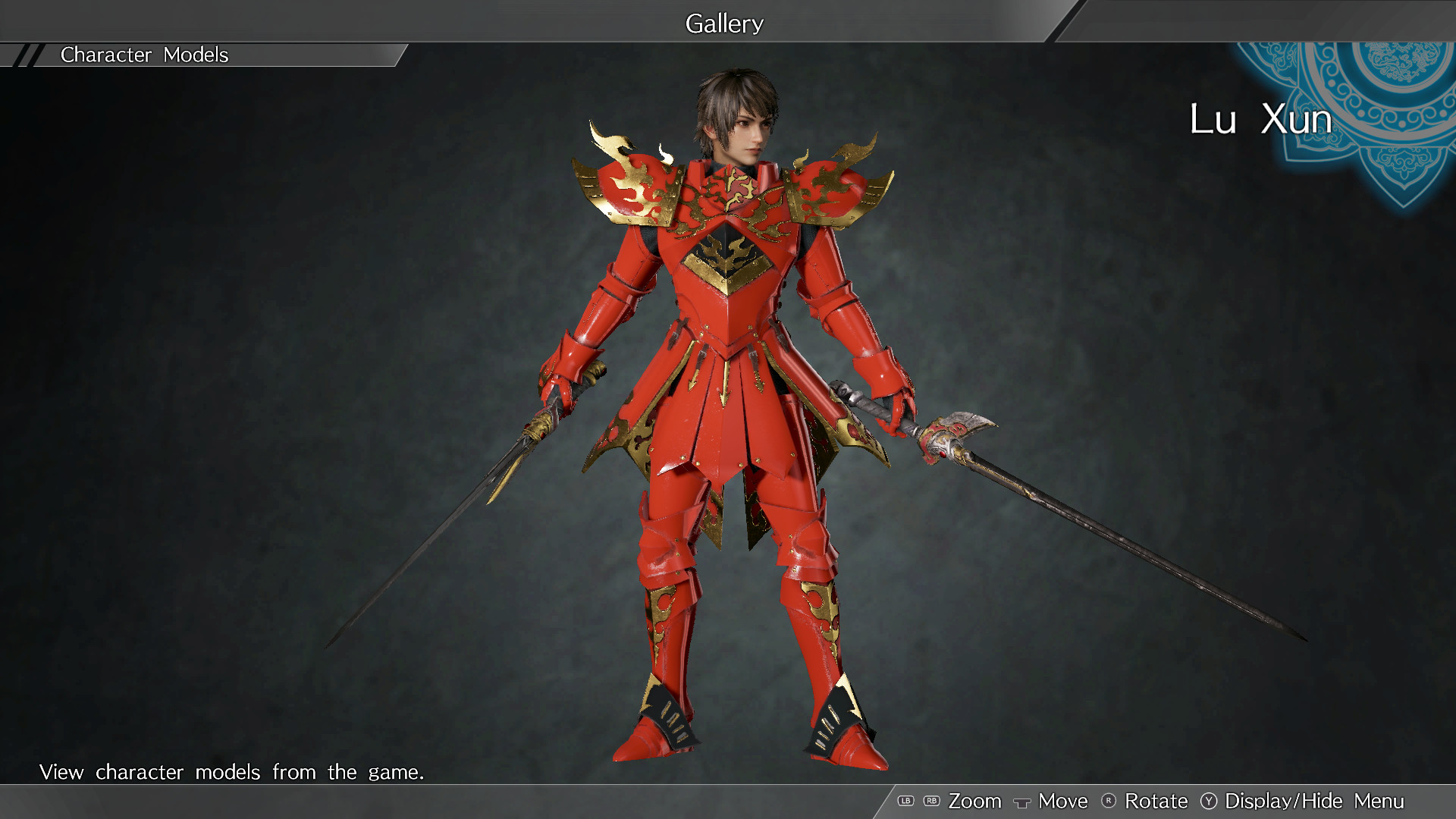Expand the Character Models section header
1456x819 pixels.
(x=144, y=55)
